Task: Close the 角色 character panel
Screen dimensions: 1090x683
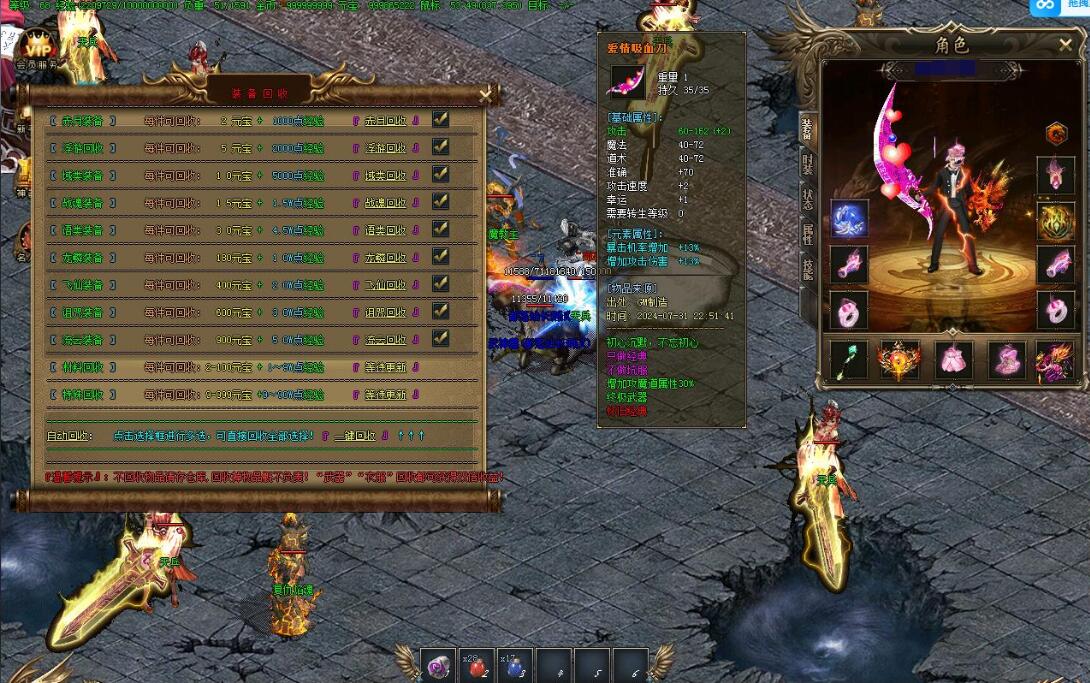Action: tap(1065, 45)
